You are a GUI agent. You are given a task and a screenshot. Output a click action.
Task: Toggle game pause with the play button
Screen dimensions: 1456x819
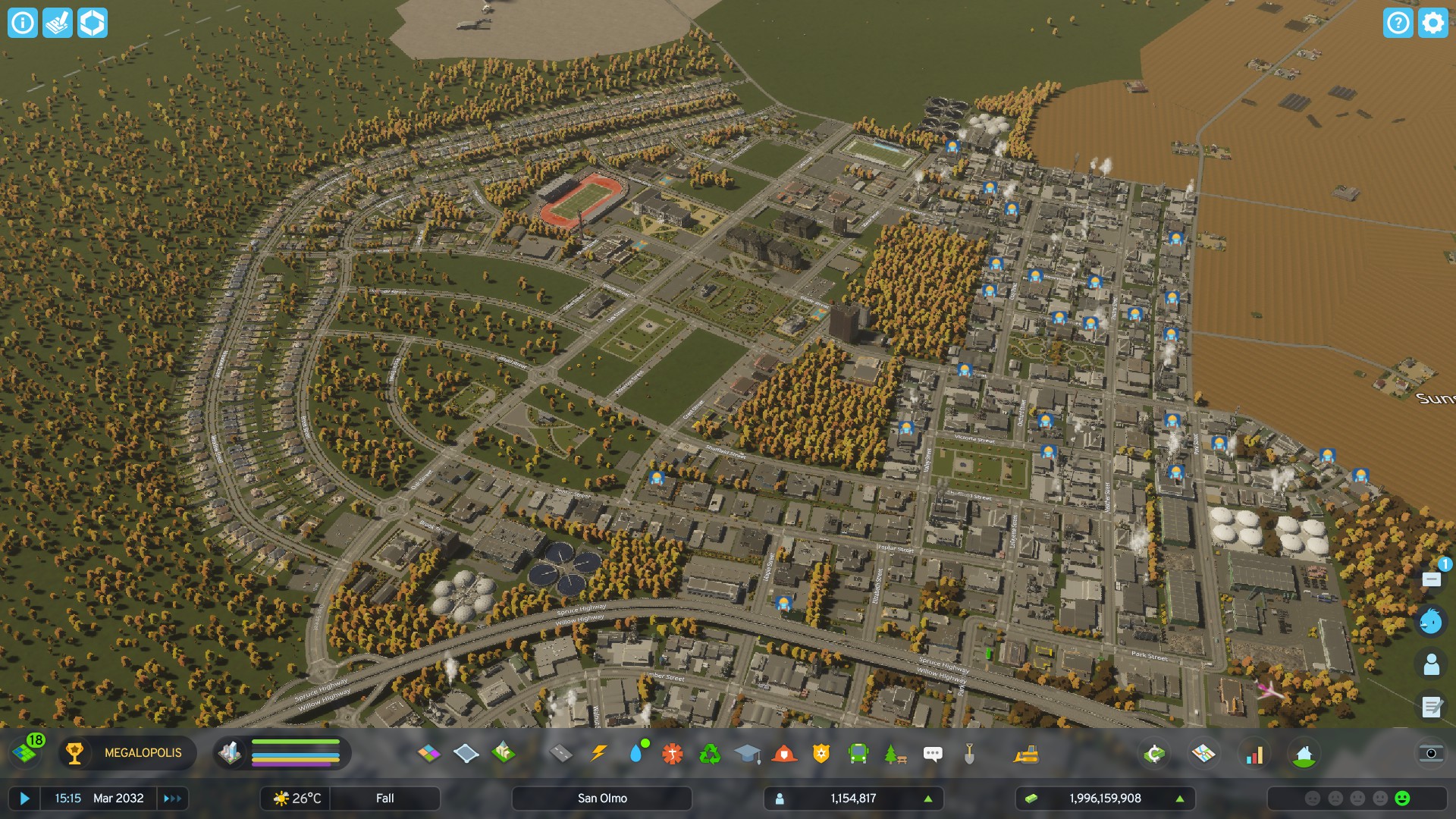coord(25,798)
